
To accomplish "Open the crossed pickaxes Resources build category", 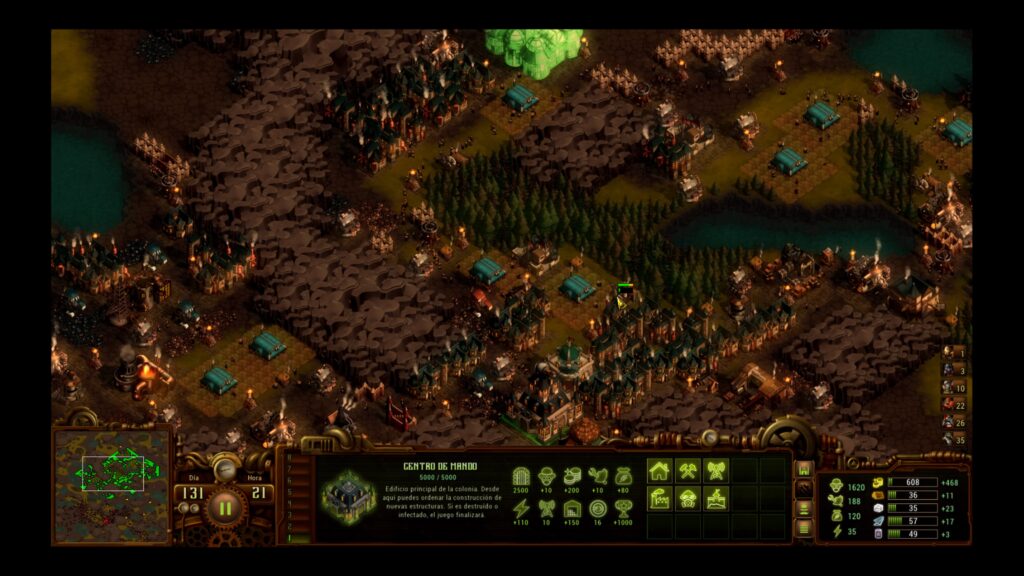I will pyautogui.click(x=688, y=470).
